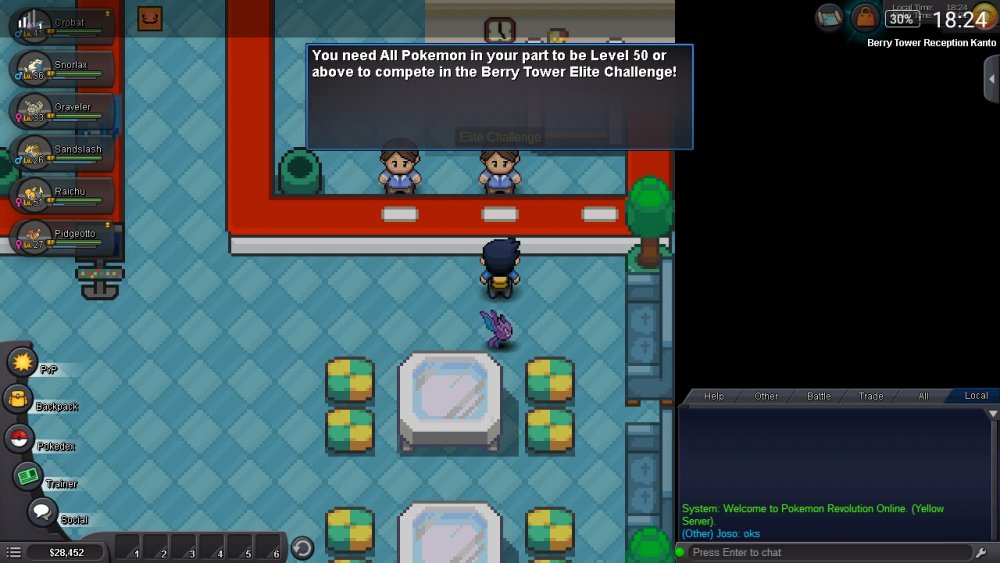Switch to the Help chat tab
The height and width of the screenshot is (563, 1000).
pos(714,396)
